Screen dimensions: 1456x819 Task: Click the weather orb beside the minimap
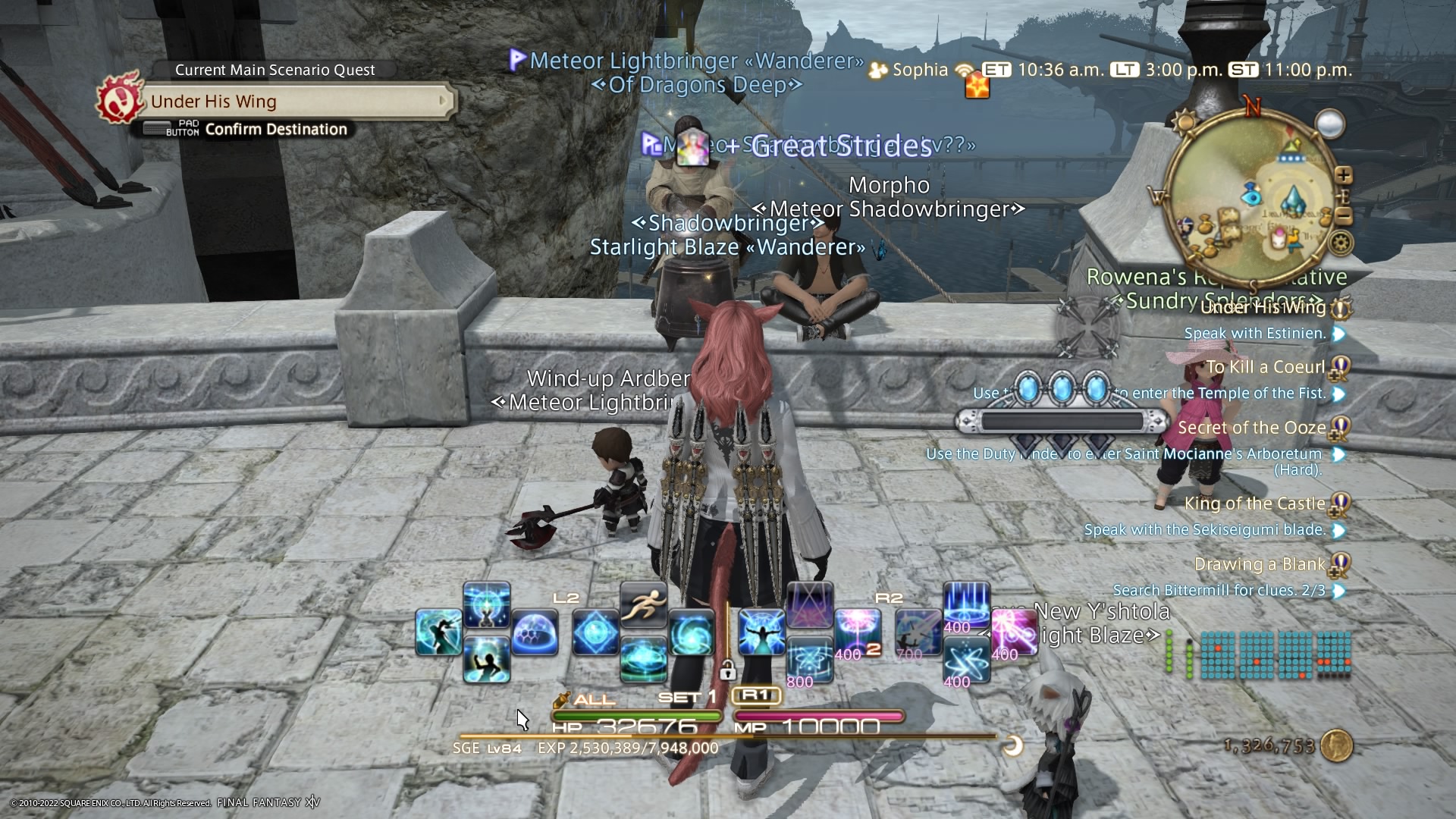pos(1330,124)
